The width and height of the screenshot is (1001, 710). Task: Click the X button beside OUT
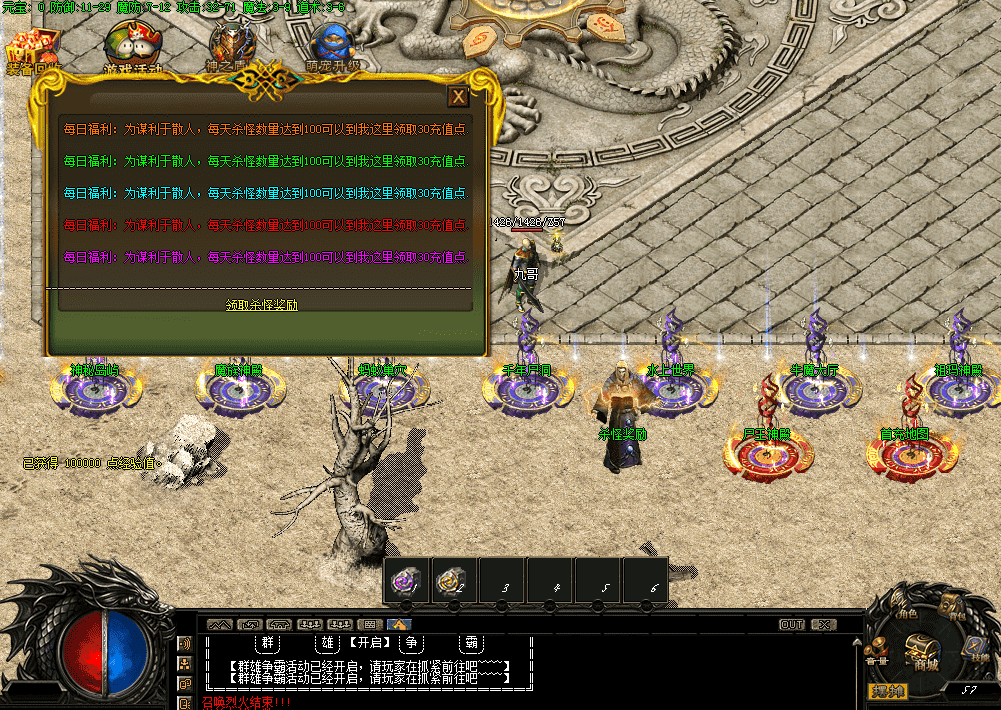point(823,625)
